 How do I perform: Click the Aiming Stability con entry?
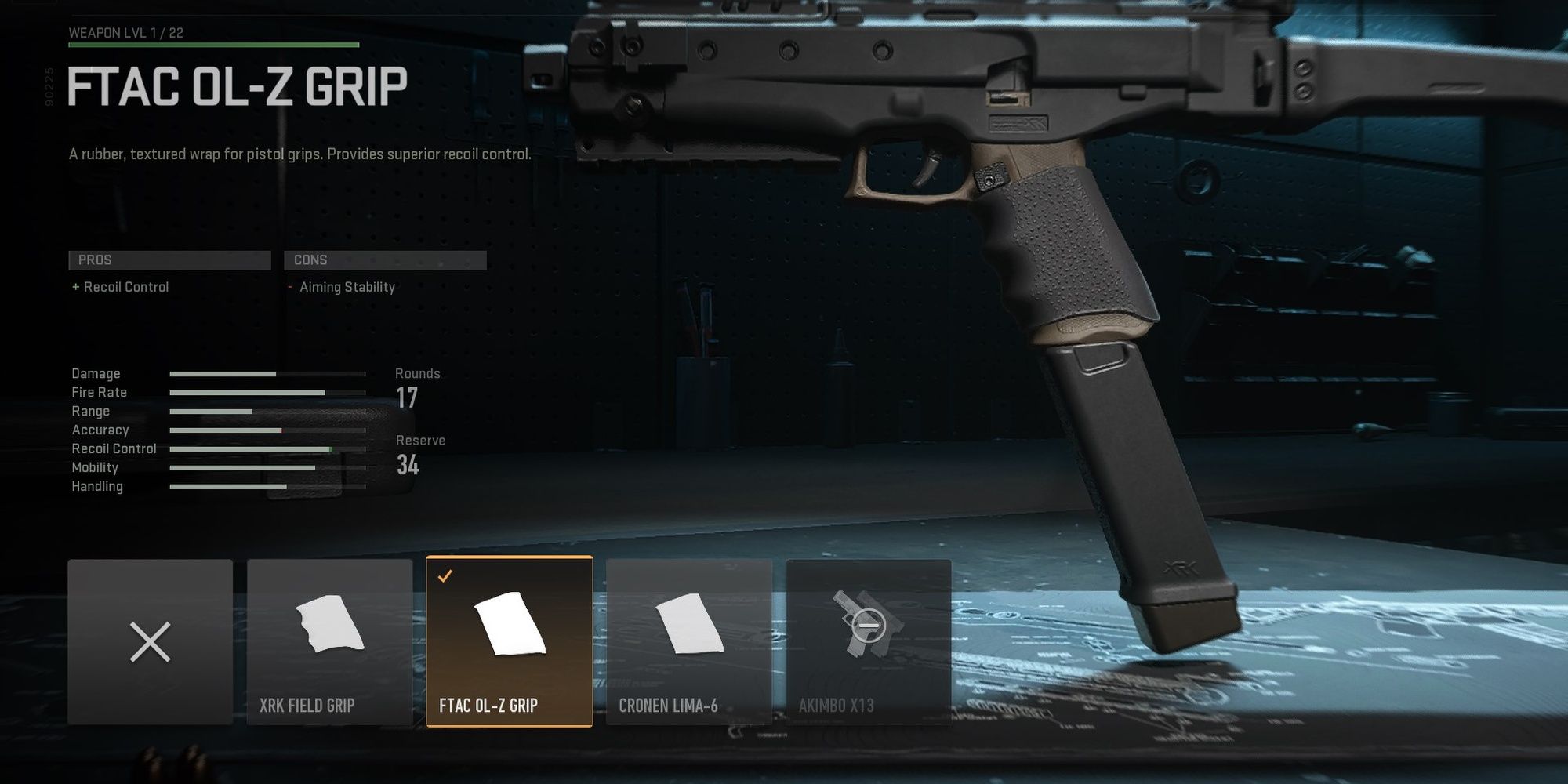click(x=345, y=286)
